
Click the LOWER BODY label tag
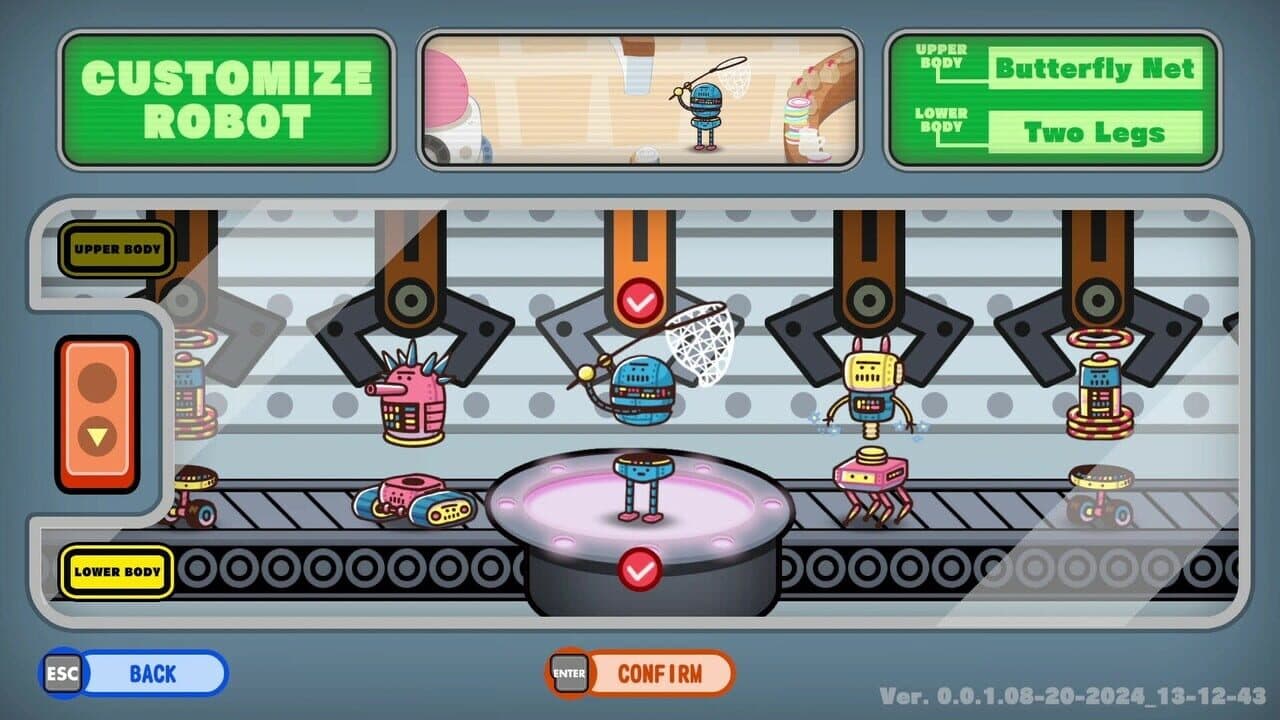[x=117, y=572]
